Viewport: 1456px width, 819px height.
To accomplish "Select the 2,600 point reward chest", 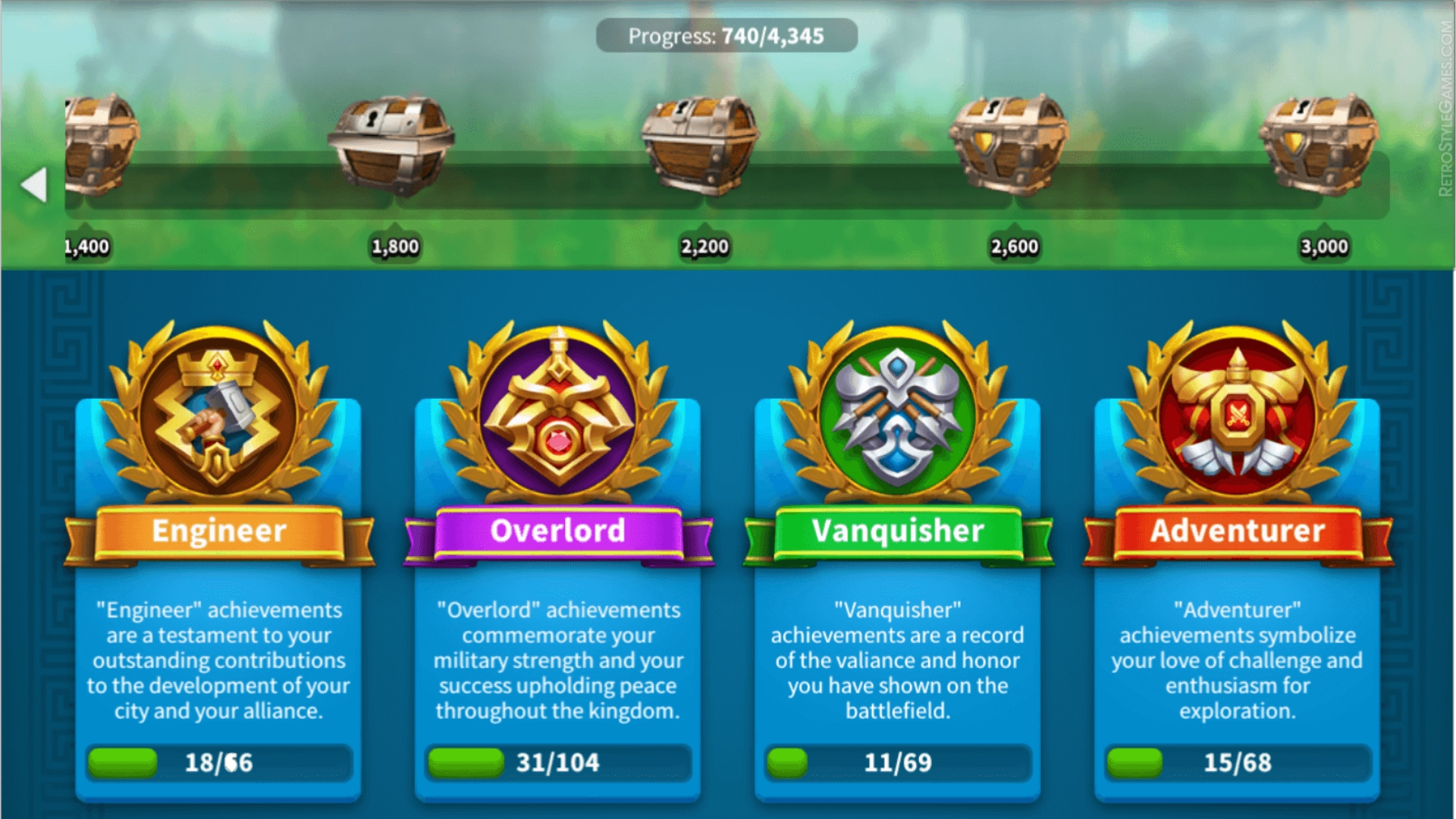I will [1010, 144].
